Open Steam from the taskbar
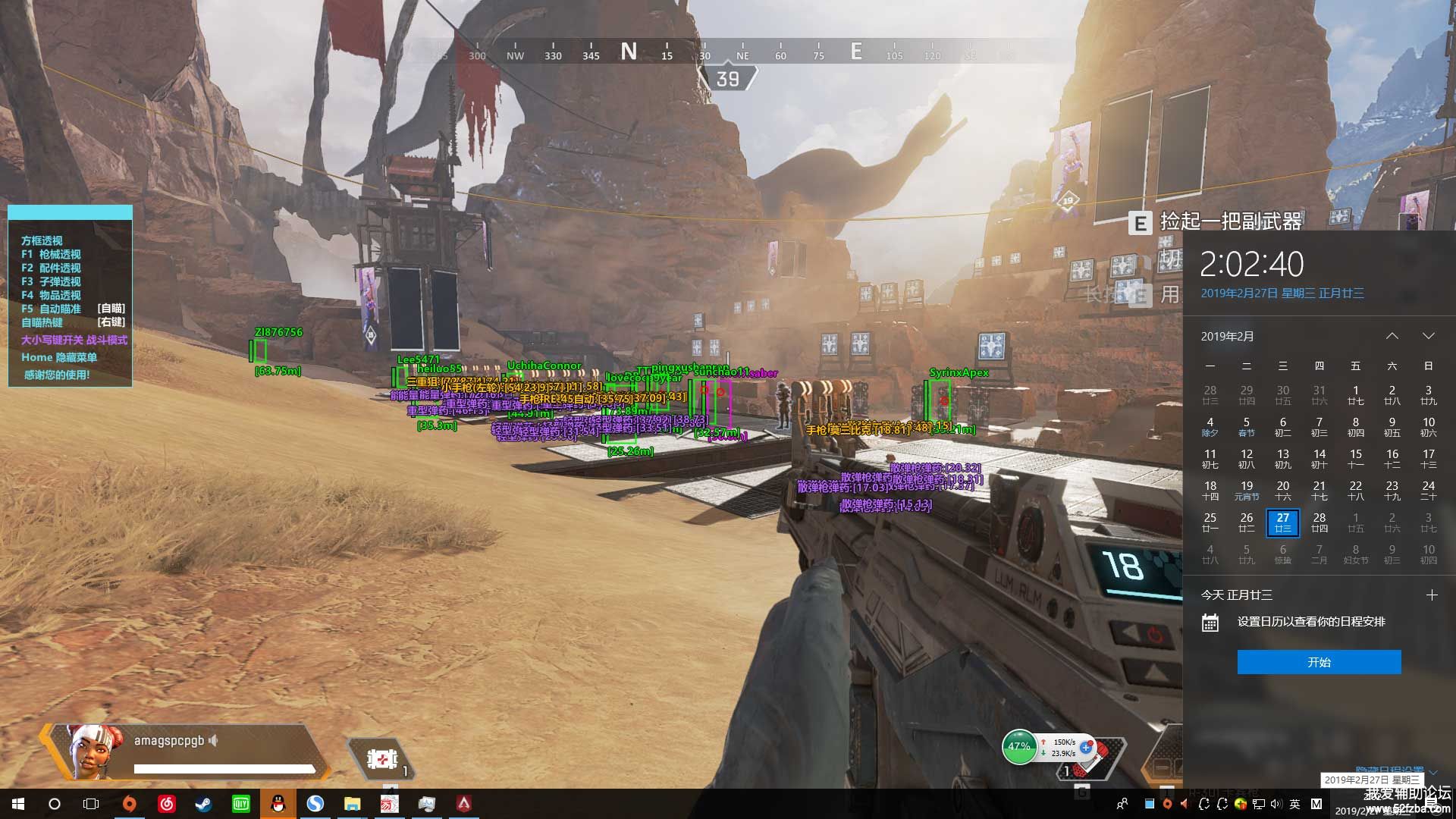 coord(203,804)
